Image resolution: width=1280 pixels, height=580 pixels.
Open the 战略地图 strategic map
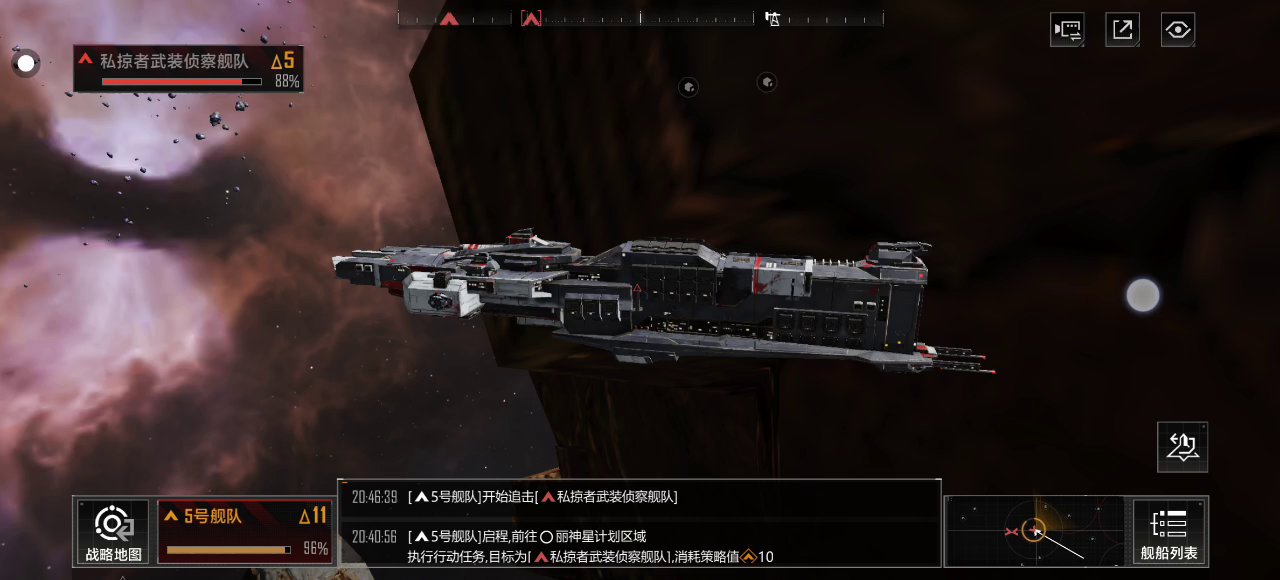(113, 531)
